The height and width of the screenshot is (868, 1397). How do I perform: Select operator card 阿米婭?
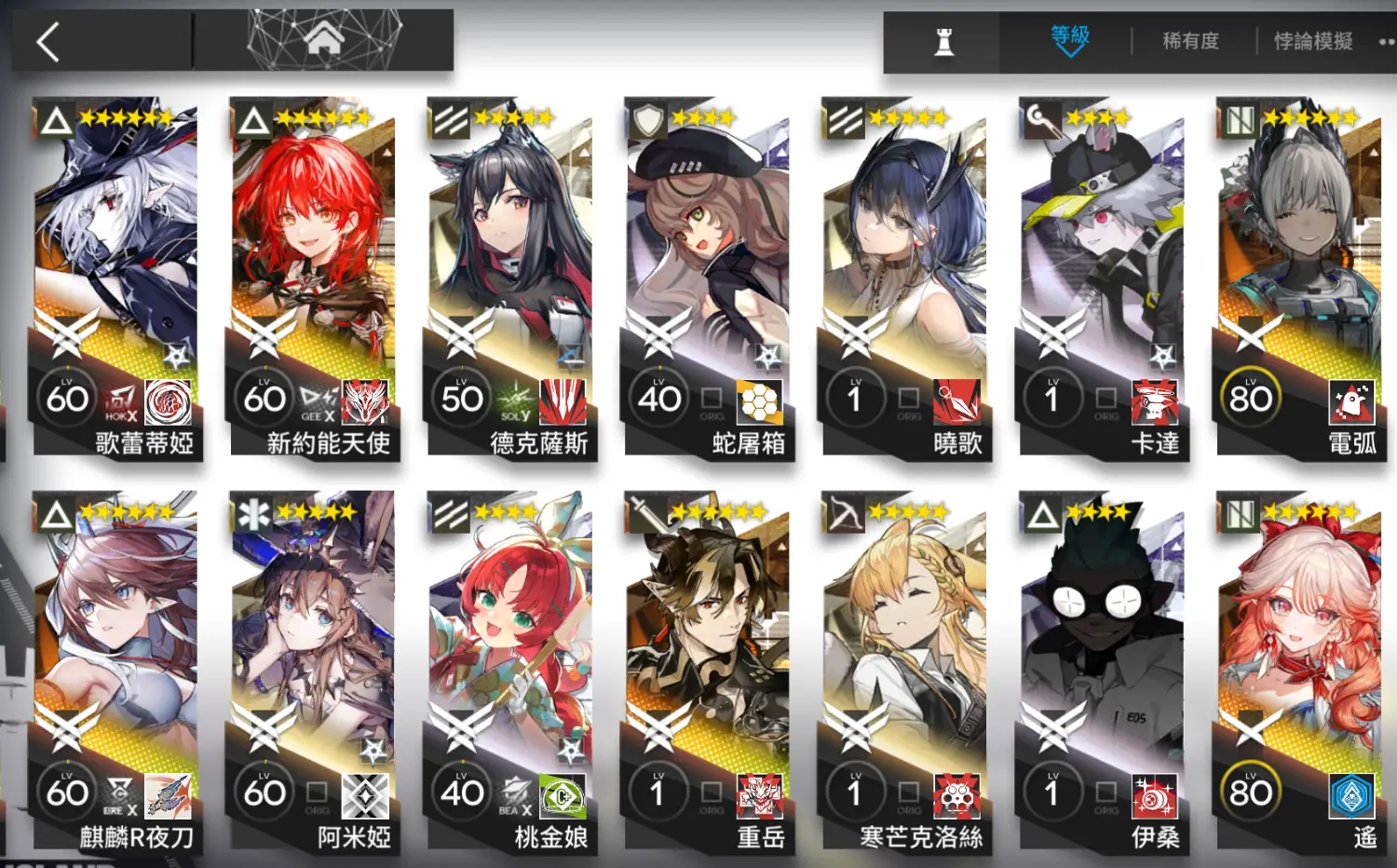[x=314, y=672]
